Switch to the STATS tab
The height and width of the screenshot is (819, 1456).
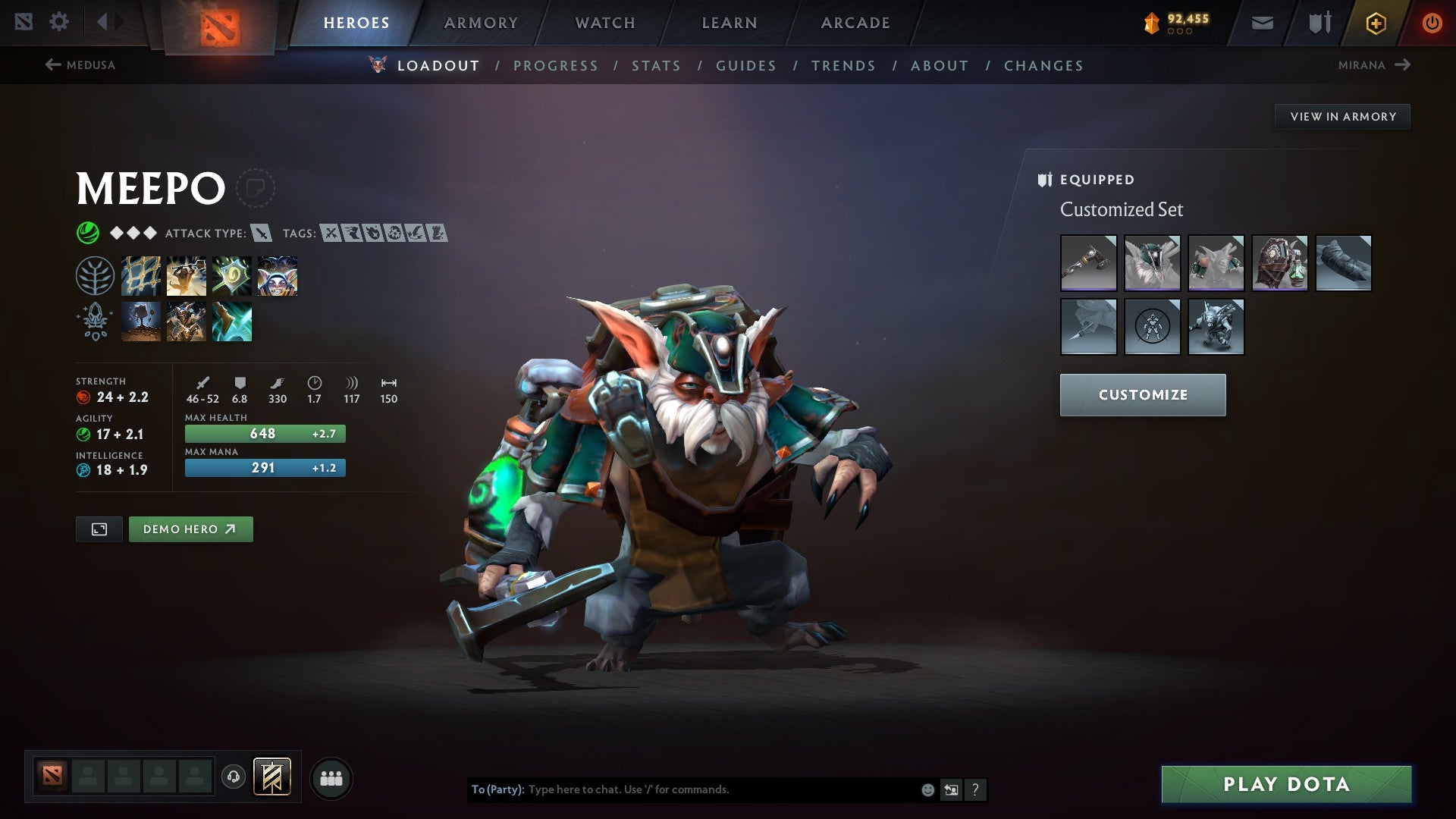click(x=657, y=66)
